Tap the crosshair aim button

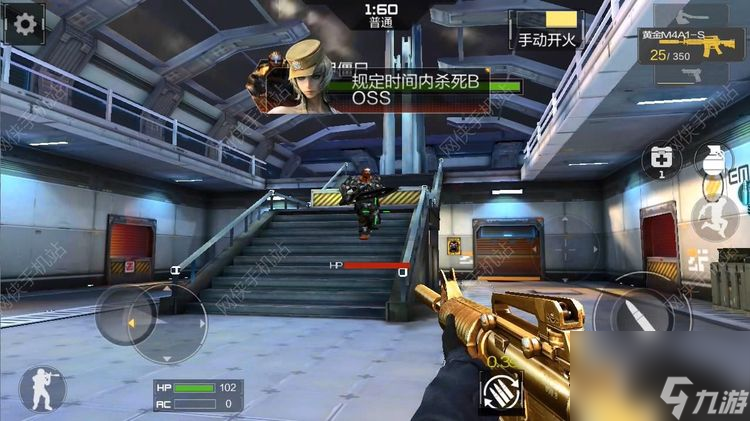[566, 246]
